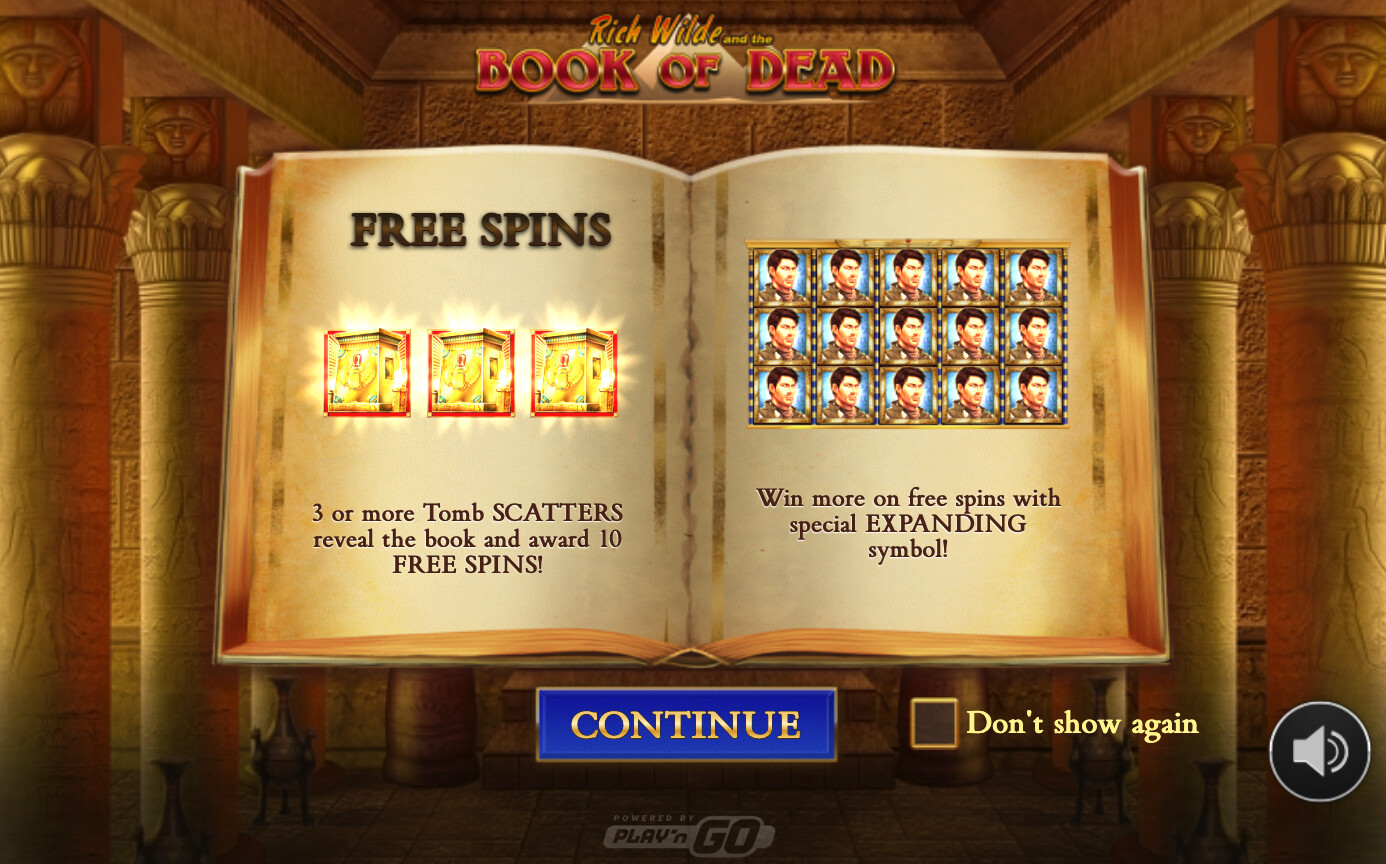This screenshot has height=864, width=1386.
Task: Mute the game sound via speaker icon
Action: [x=1318, y=752]
